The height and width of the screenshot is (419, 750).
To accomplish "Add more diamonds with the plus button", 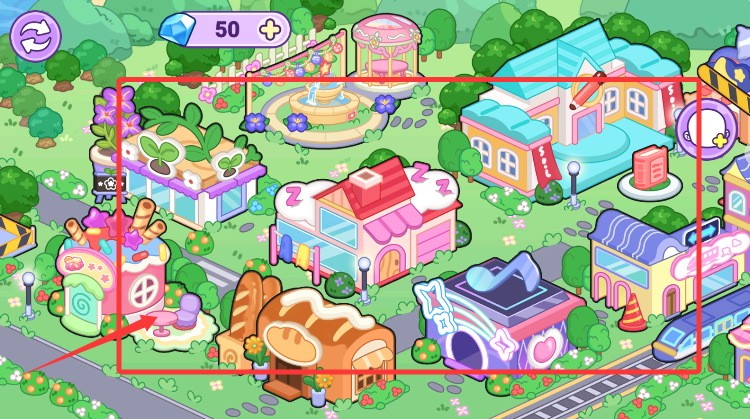I will click(269, 30).
